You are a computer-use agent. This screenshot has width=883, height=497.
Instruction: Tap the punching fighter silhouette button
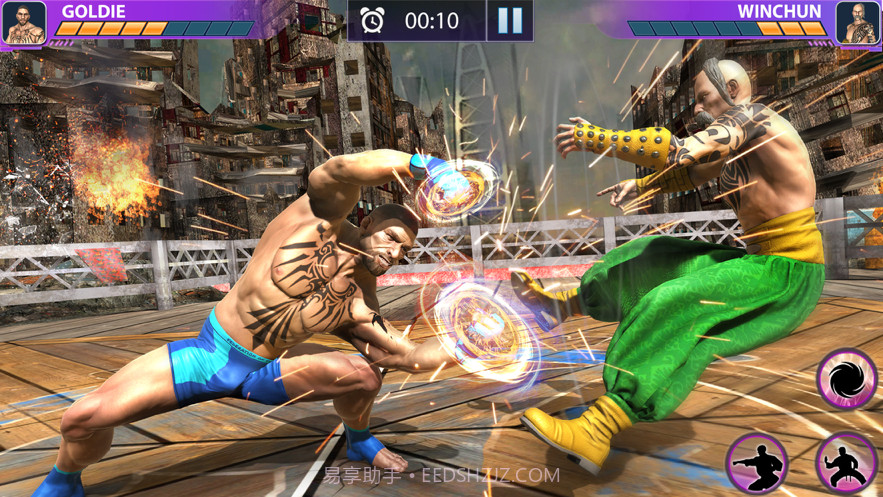[x=757, y=464]
